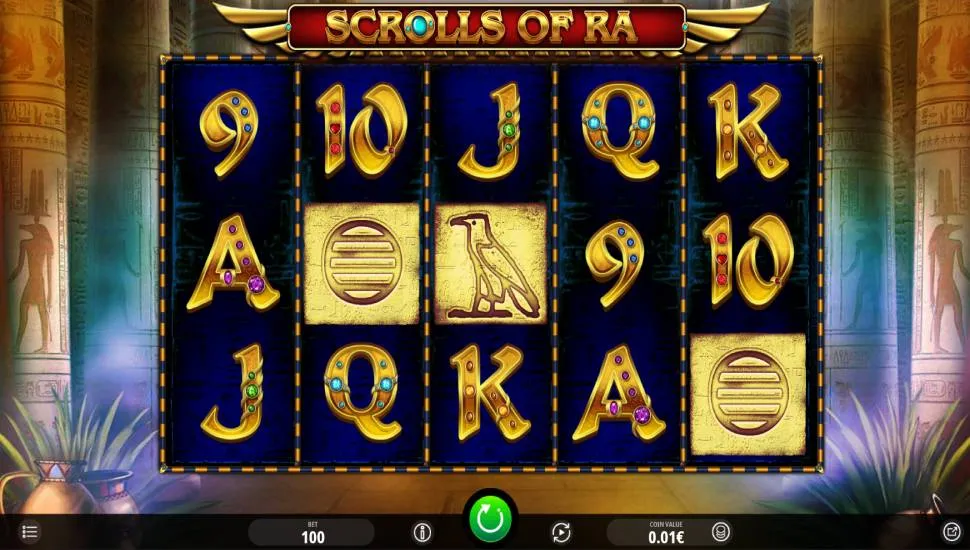This screenshot has width=970, height=550.
Task: Open the menu list icon
Action: [x=30, y=531]
